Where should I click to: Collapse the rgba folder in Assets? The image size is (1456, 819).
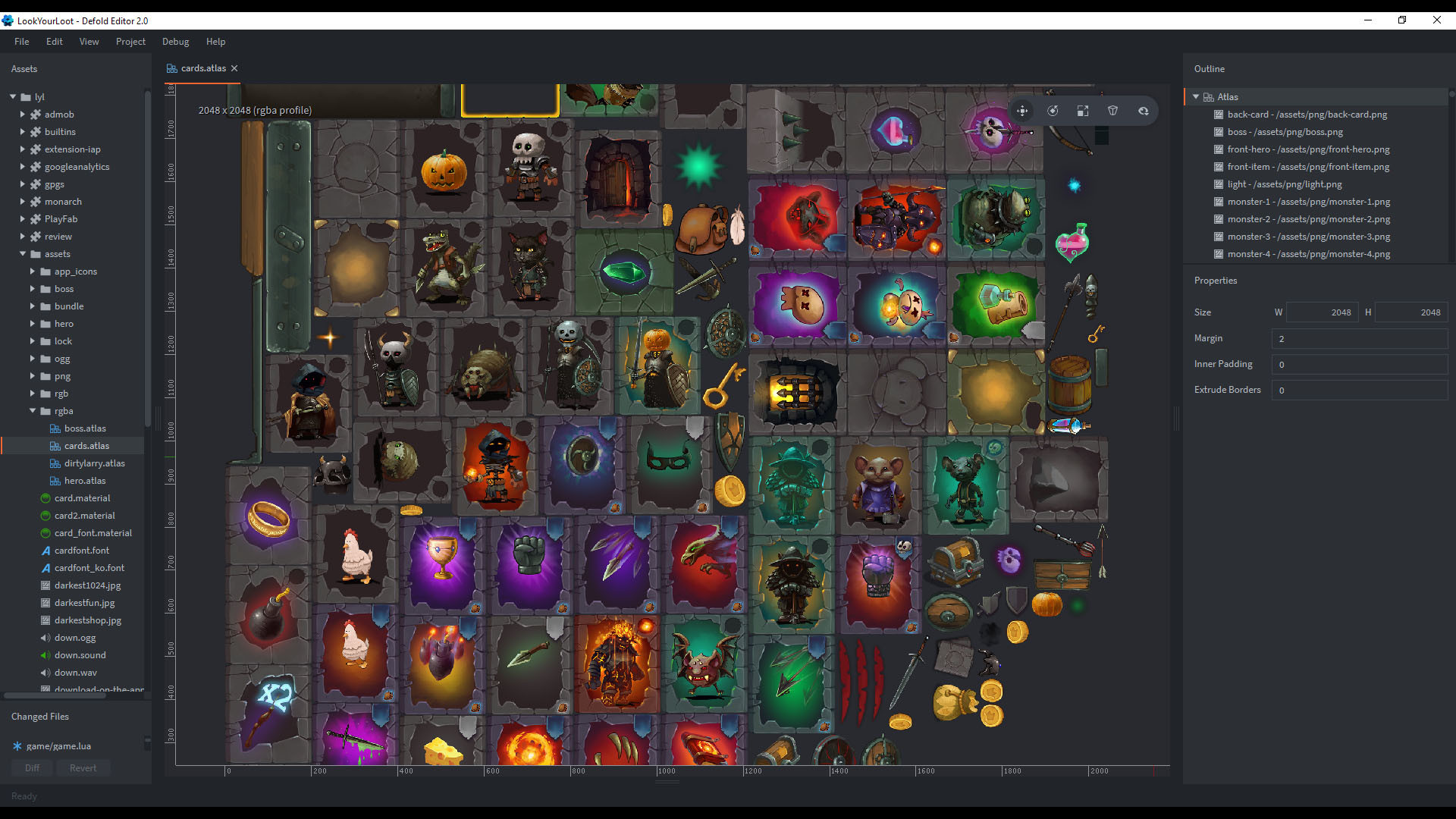coord(33,410)
